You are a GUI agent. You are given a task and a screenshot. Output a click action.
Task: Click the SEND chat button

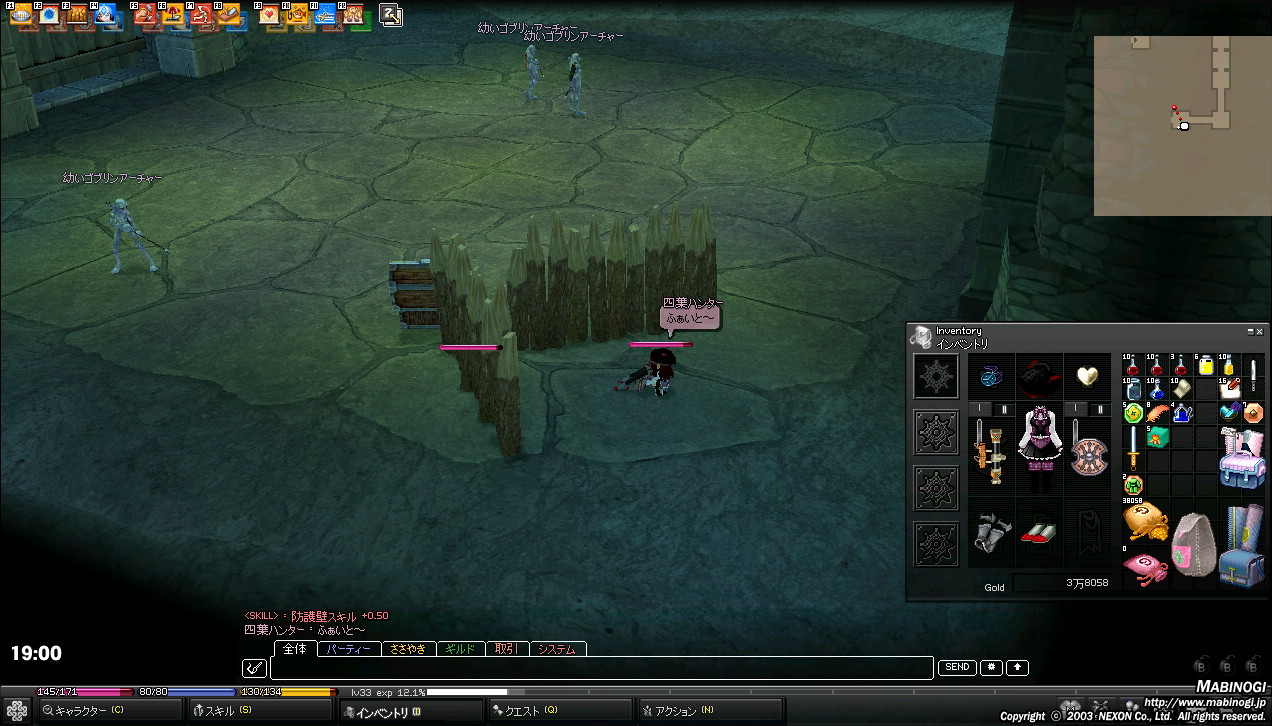(957, 667)
